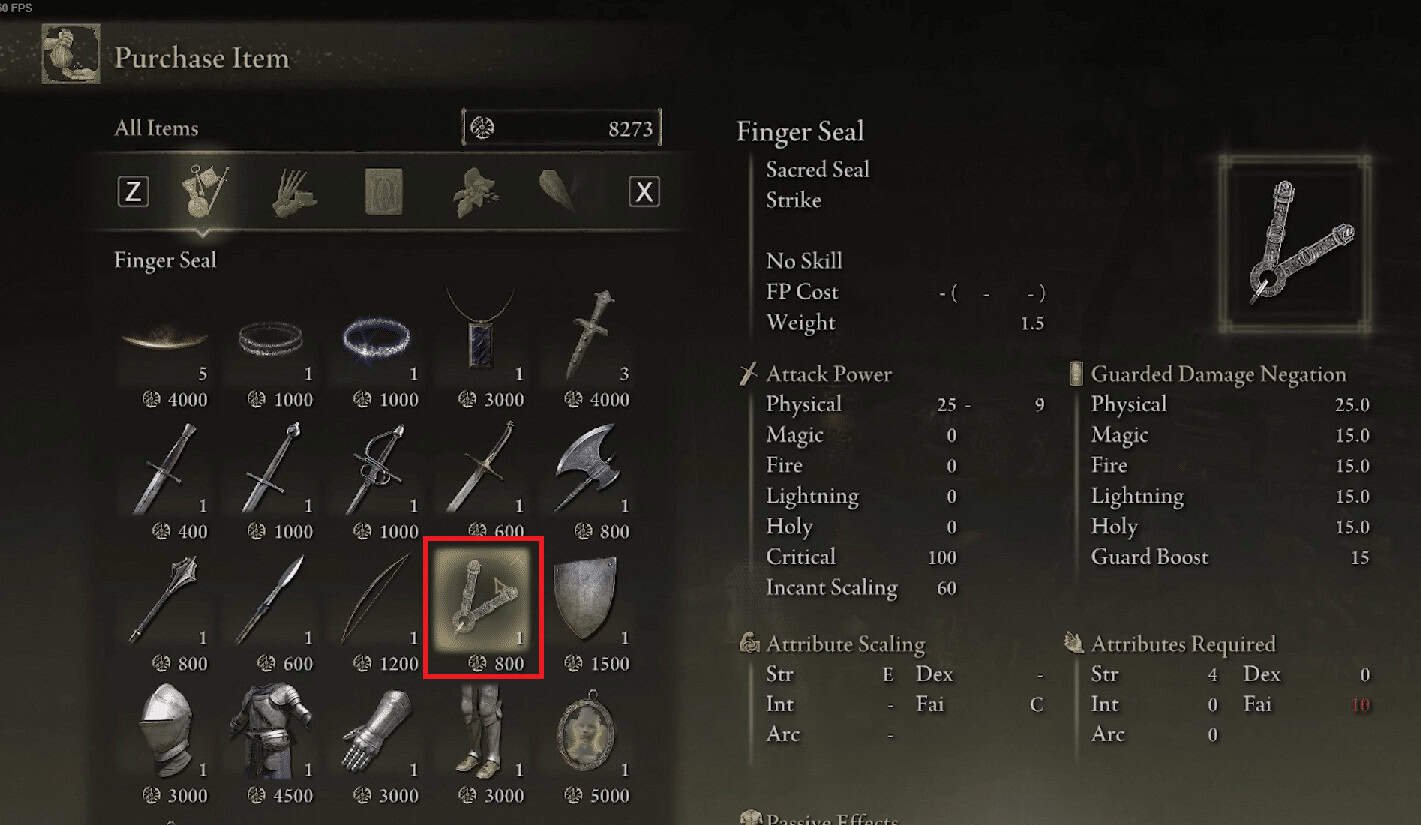Choose the longbow priced 1200
The height and width of the screenshot is (825, 1421).
tap(377, 600)
